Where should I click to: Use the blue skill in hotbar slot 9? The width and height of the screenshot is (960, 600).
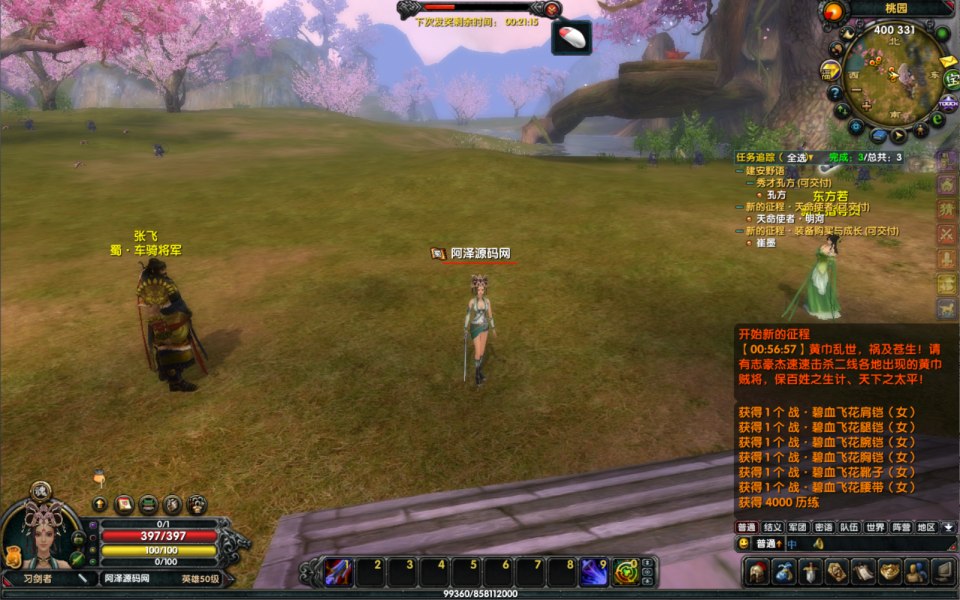click(x=594, y=571)
